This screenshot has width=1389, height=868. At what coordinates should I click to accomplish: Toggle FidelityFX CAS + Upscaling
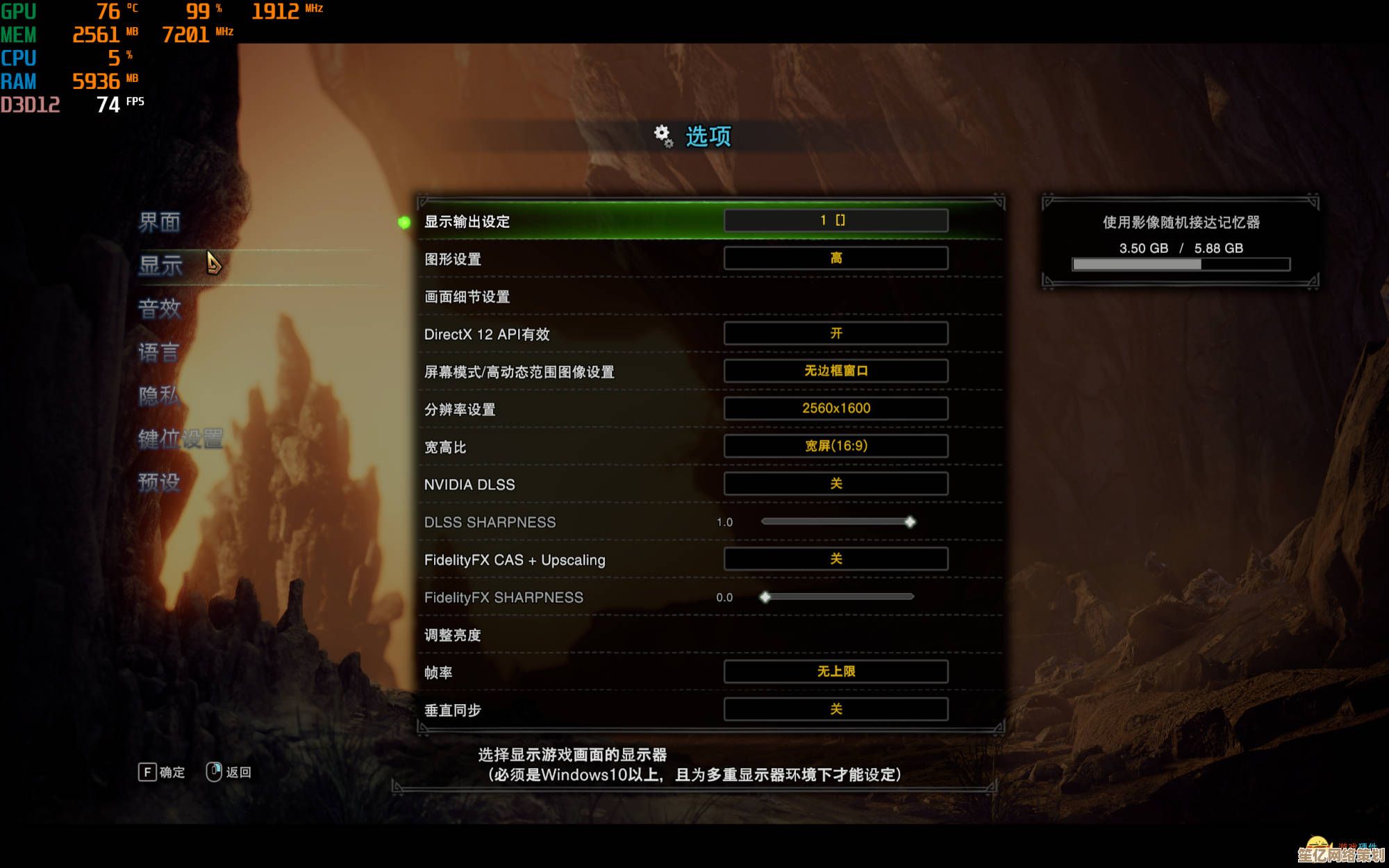(x=835, y=559)
